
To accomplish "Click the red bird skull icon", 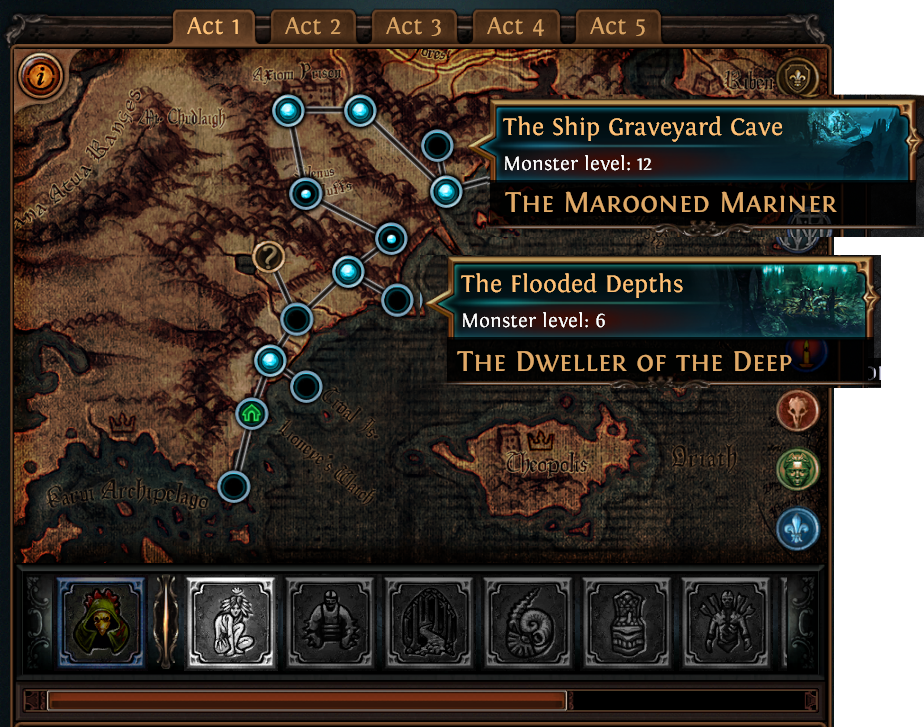I will coord(797,409).
